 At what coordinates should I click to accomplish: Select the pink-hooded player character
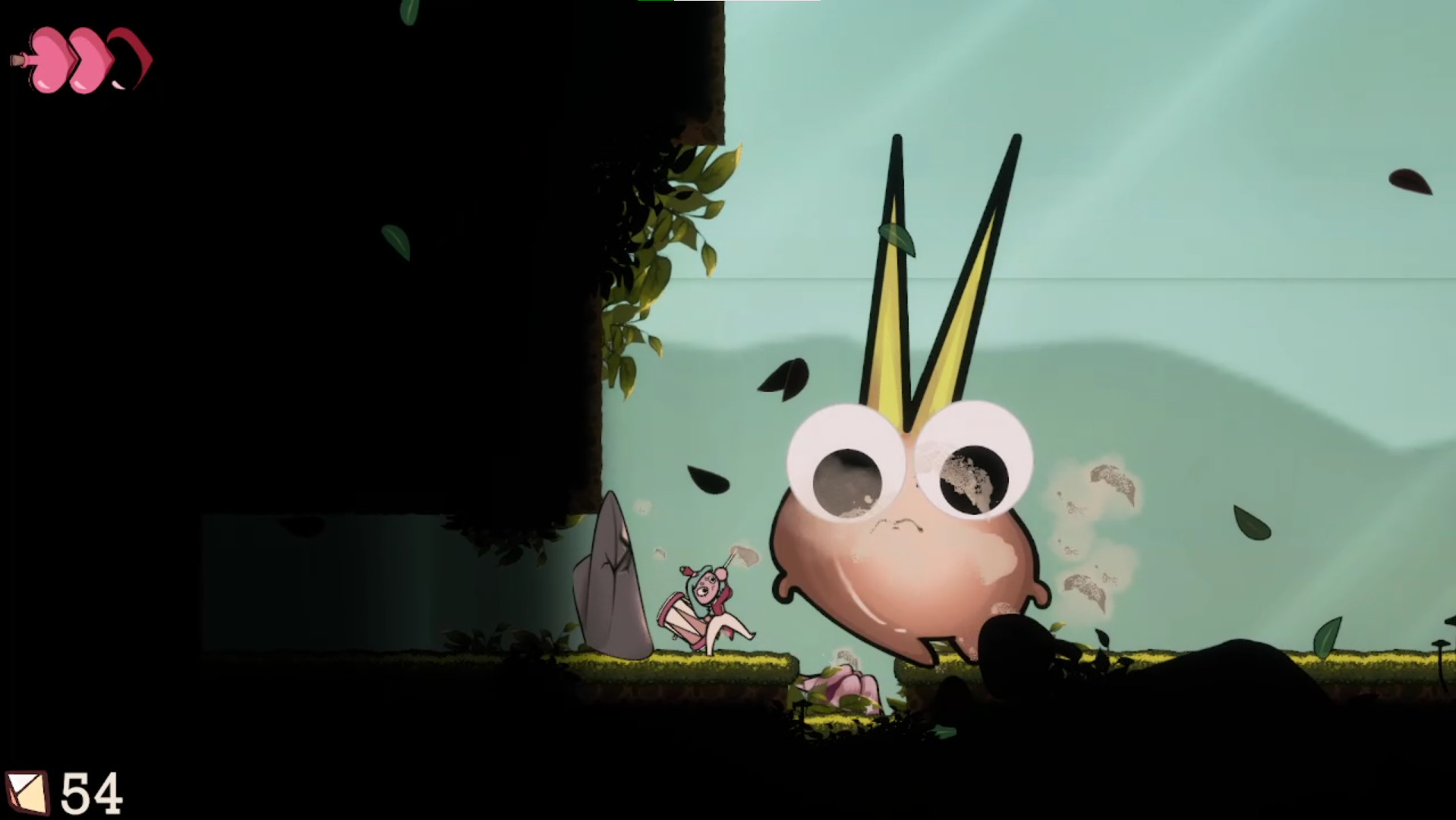click(706, 600)
